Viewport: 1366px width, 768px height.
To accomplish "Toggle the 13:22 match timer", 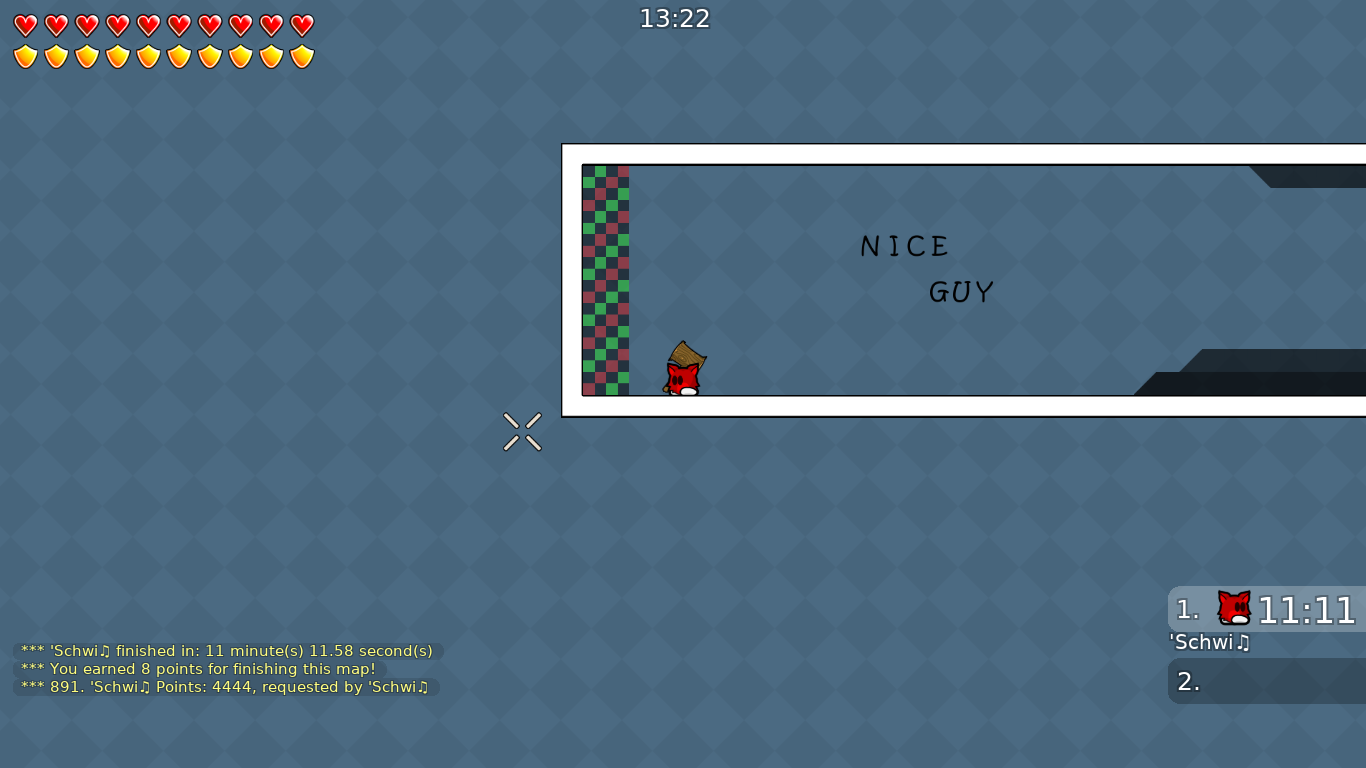I will pyautogui.click(x=674, y=18).
